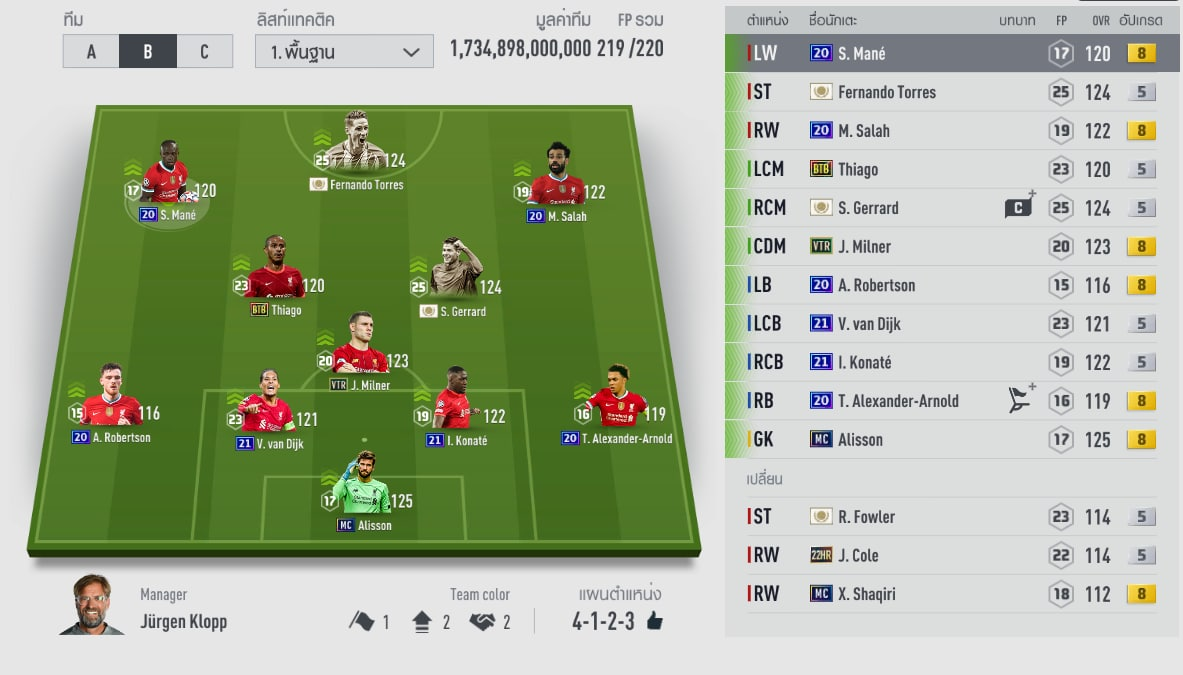Screen dimensions: 1183x675
Task: Switch to team tab C
Action: click(x=205, y=52)
